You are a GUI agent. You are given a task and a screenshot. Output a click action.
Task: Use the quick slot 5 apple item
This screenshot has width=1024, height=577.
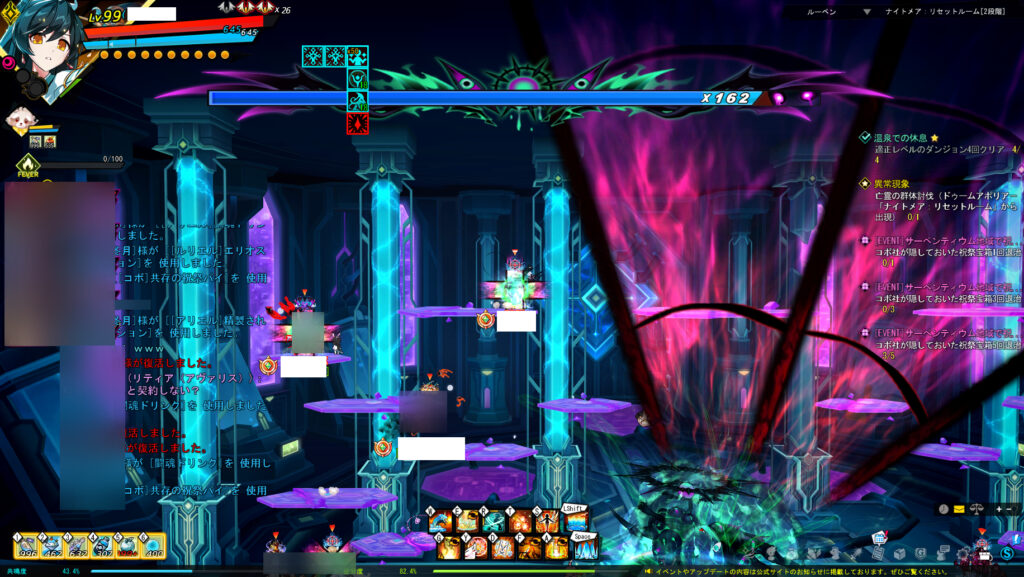point(128,546)
